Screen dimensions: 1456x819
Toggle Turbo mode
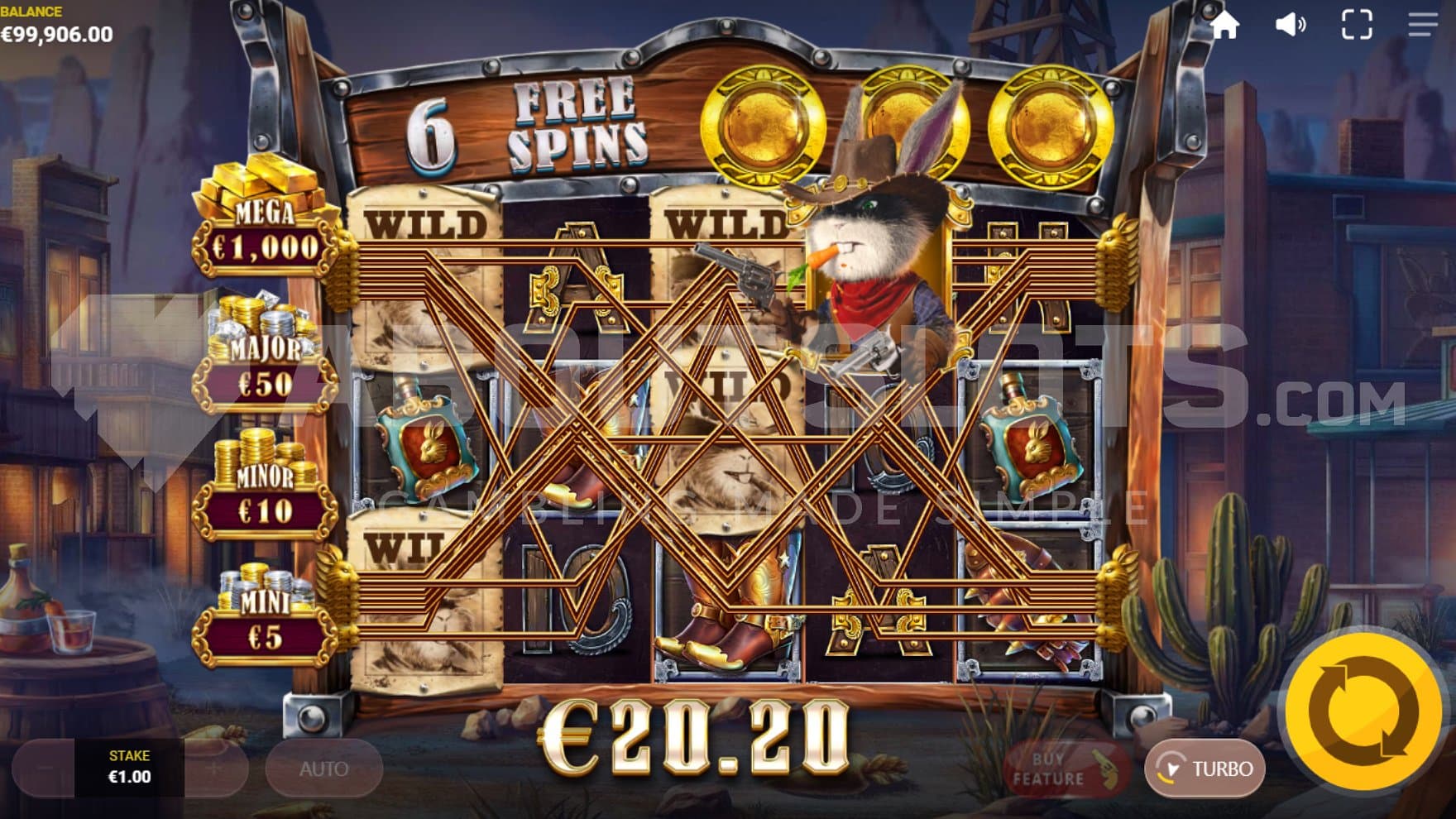click(x=1205, y=769)
